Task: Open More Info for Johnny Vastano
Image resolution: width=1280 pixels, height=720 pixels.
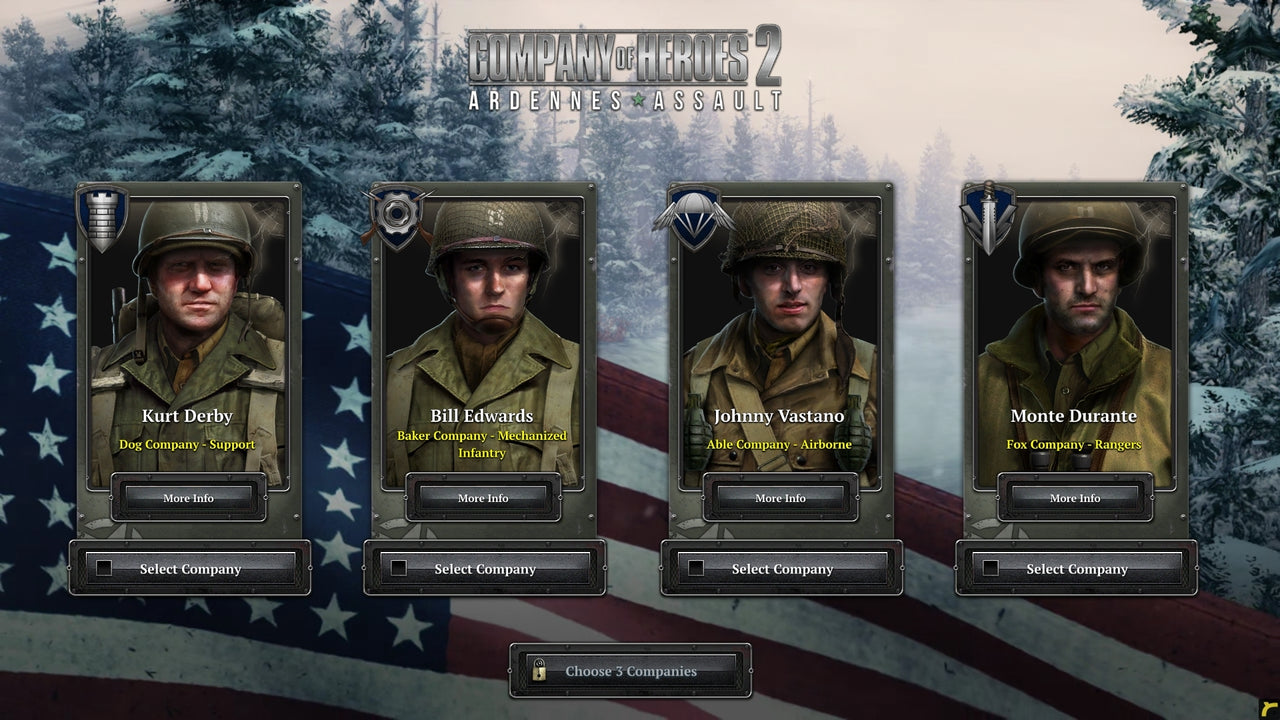Action: 780,498
